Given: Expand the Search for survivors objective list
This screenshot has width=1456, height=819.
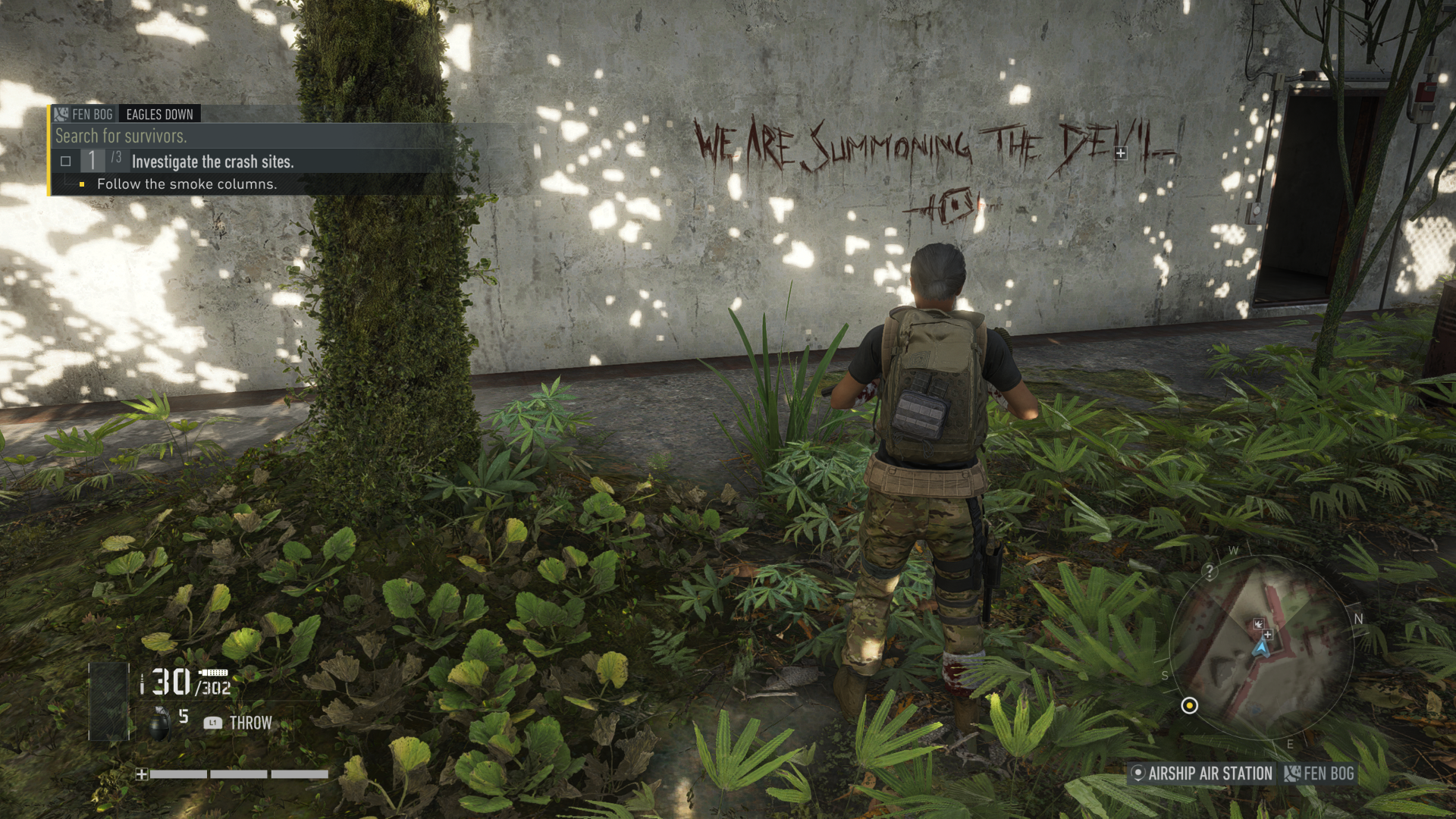Looking at the screenshot, I should pyautogui.click(x=121, y=136).
